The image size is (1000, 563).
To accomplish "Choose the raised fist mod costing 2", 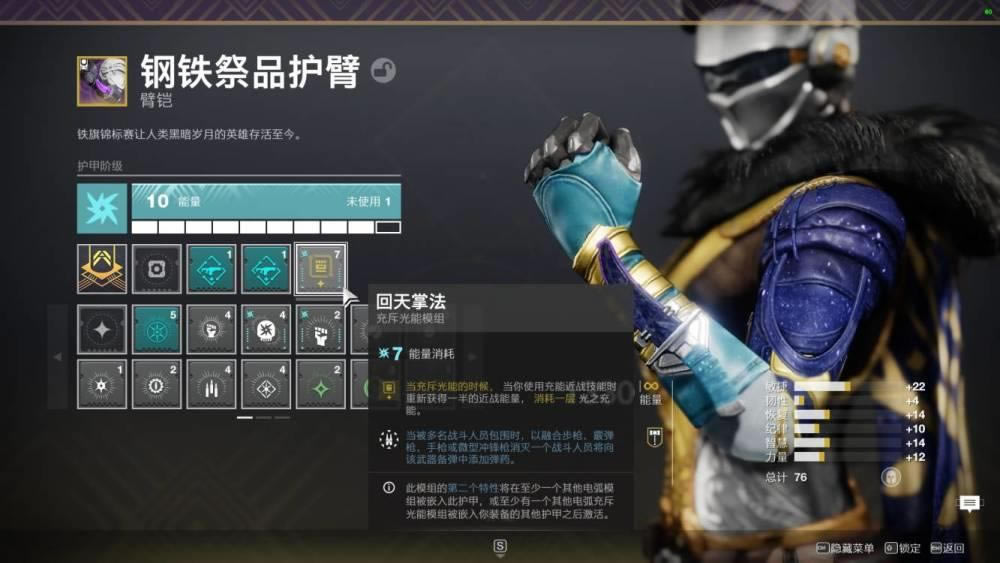I will [x=320, y=329].
